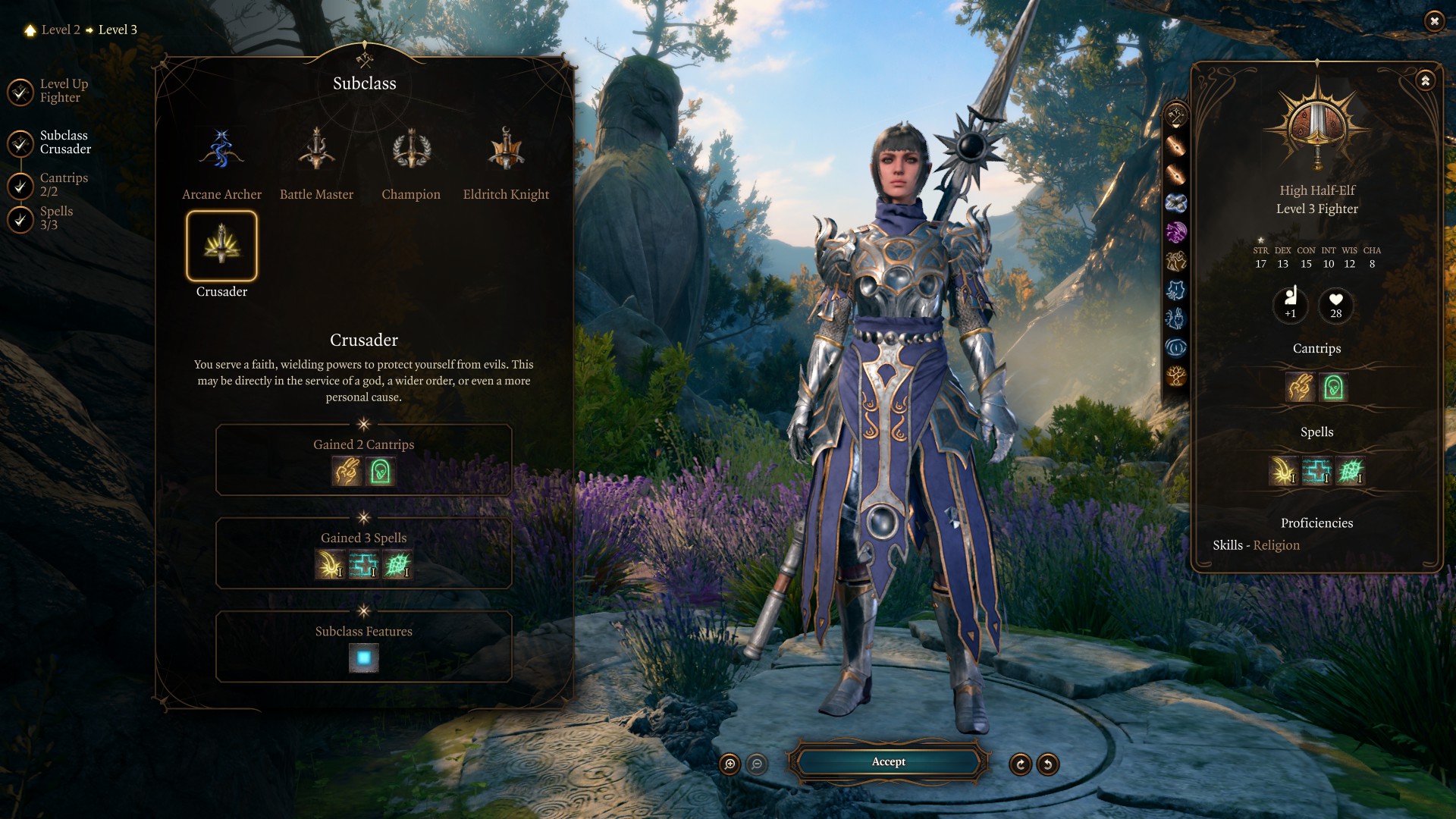The width and height of the screenshot is (1456, 819).
Task: Select the Battle Master subclass
Action: (x=316, y=151)
